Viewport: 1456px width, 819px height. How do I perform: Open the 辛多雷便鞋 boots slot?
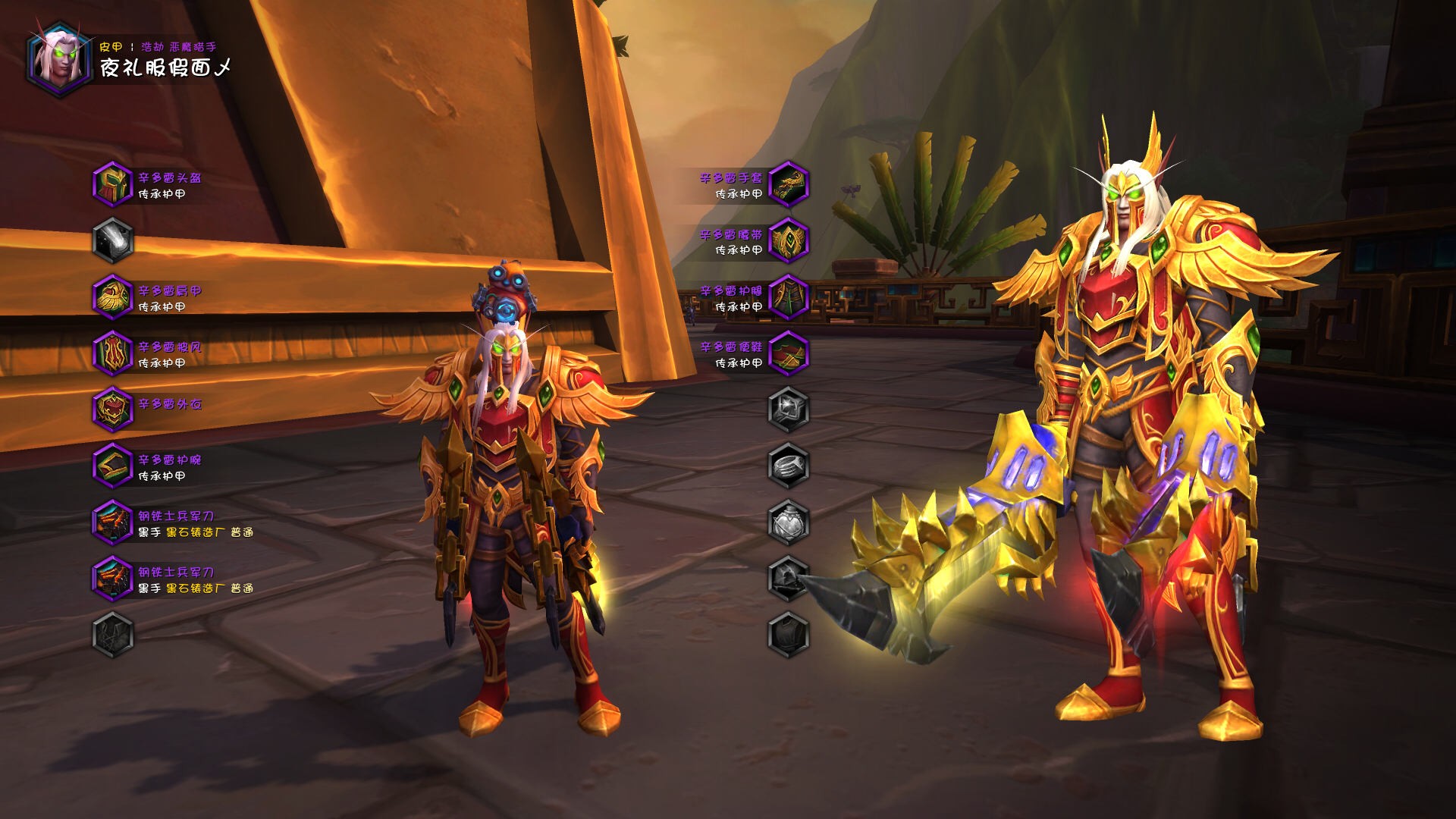(789, 353)
